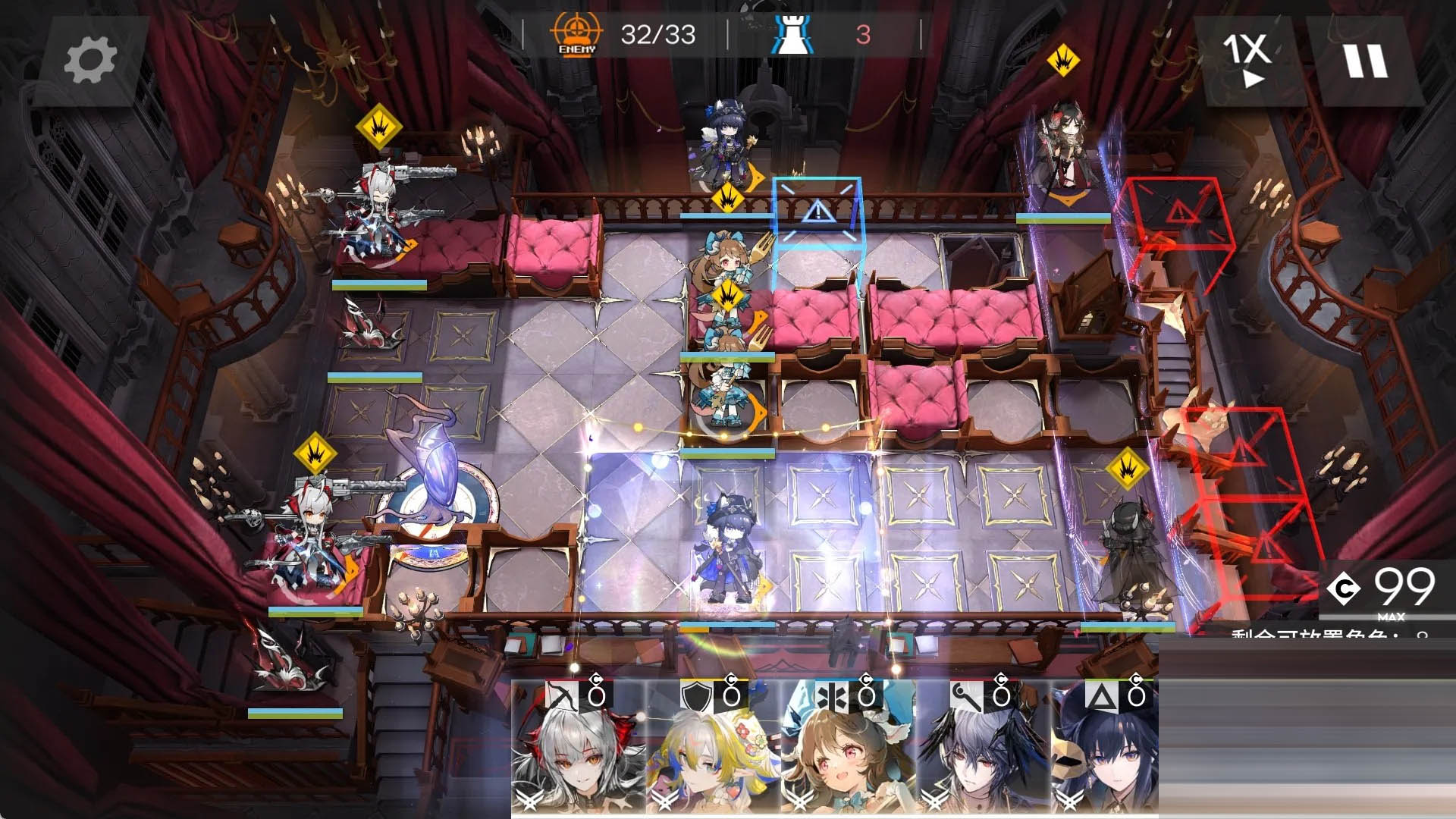1456x819 pixels.
Task: Open the settings gear menu
Action: pos(90,61)
